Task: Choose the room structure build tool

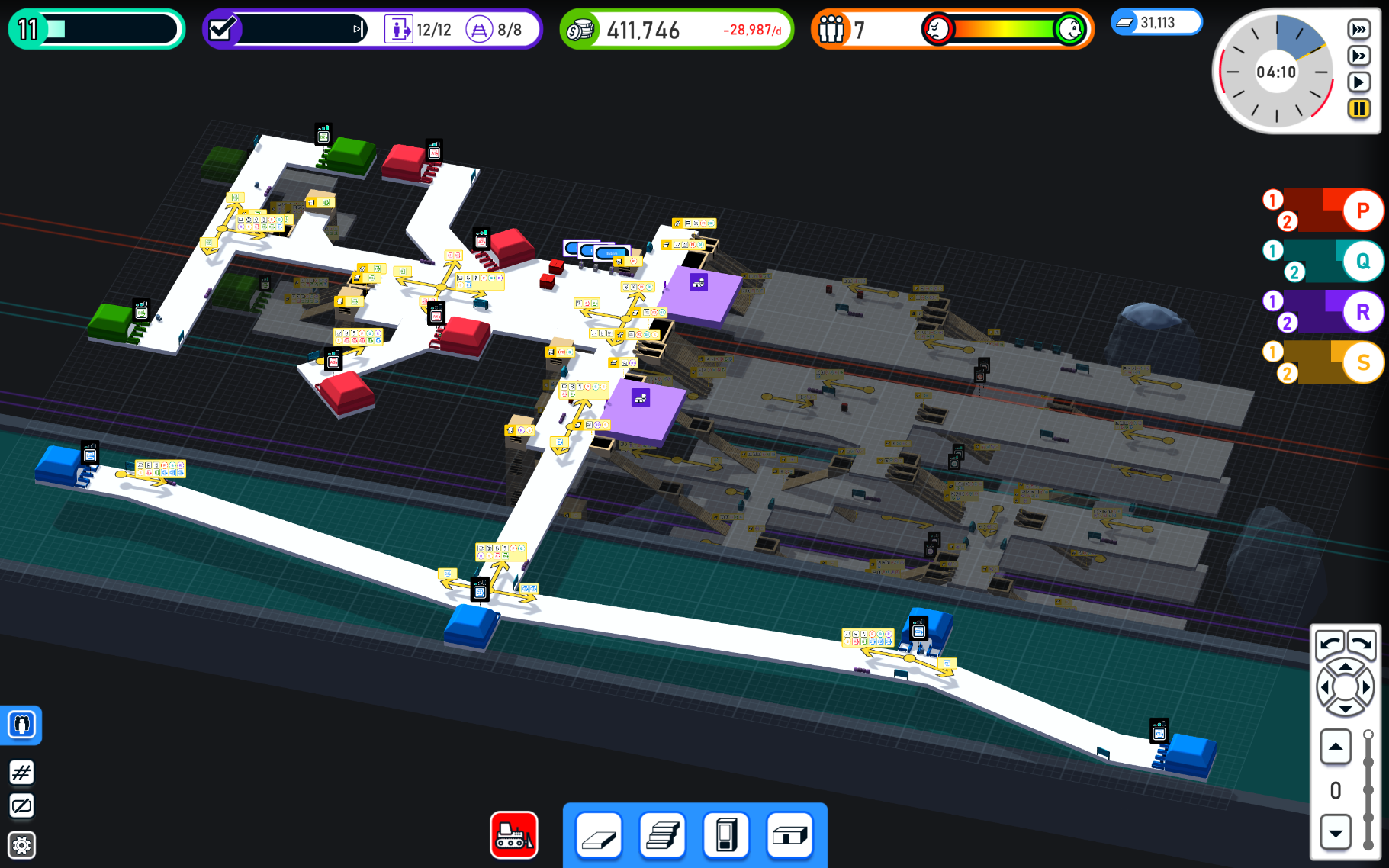Action: coord(789,836)
